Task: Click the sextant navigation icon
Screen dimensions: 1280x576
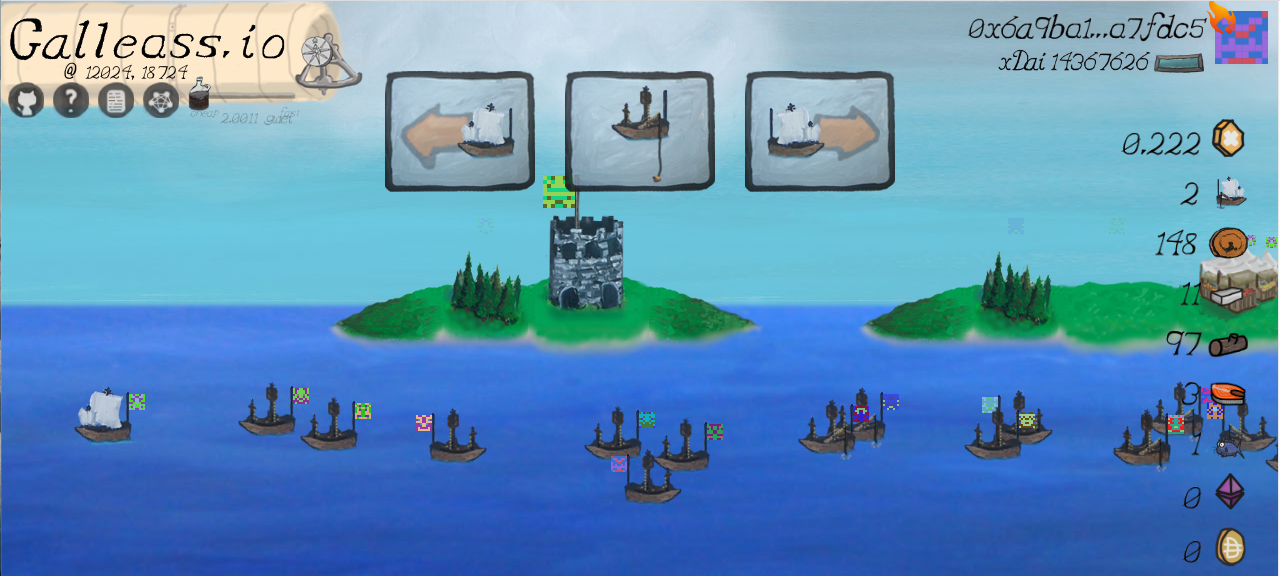Action: [x=327, y=64]
